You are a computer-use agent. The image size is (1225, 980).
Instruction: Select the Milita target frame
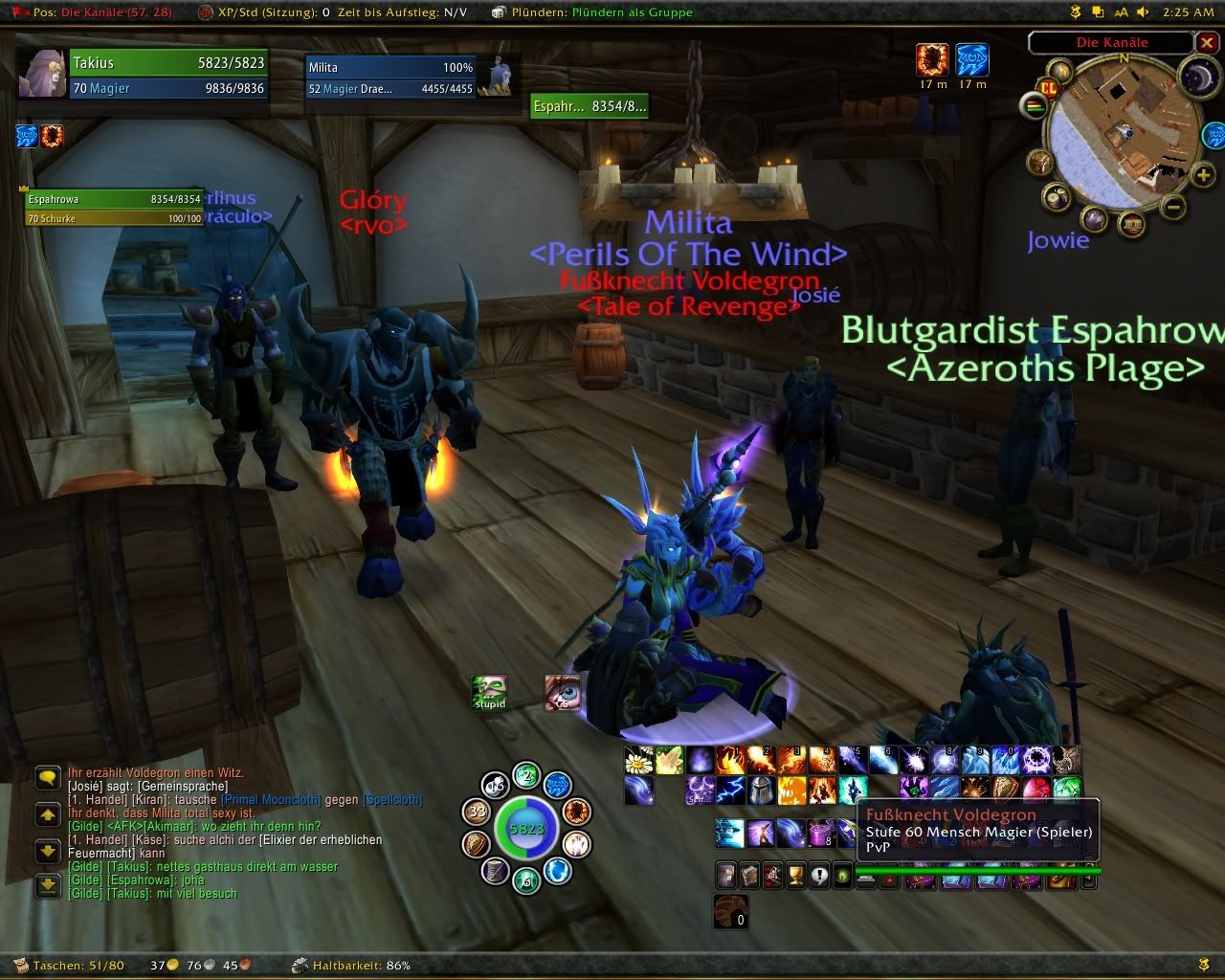tap(392, 77)
